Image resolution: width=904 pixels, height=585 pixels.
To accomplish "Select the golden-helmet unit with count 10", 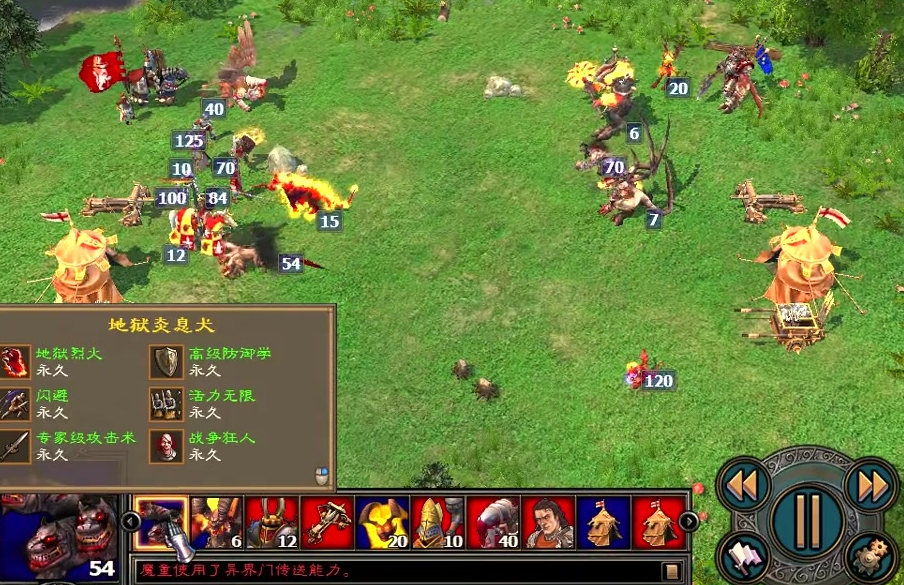I will [438, 523].
